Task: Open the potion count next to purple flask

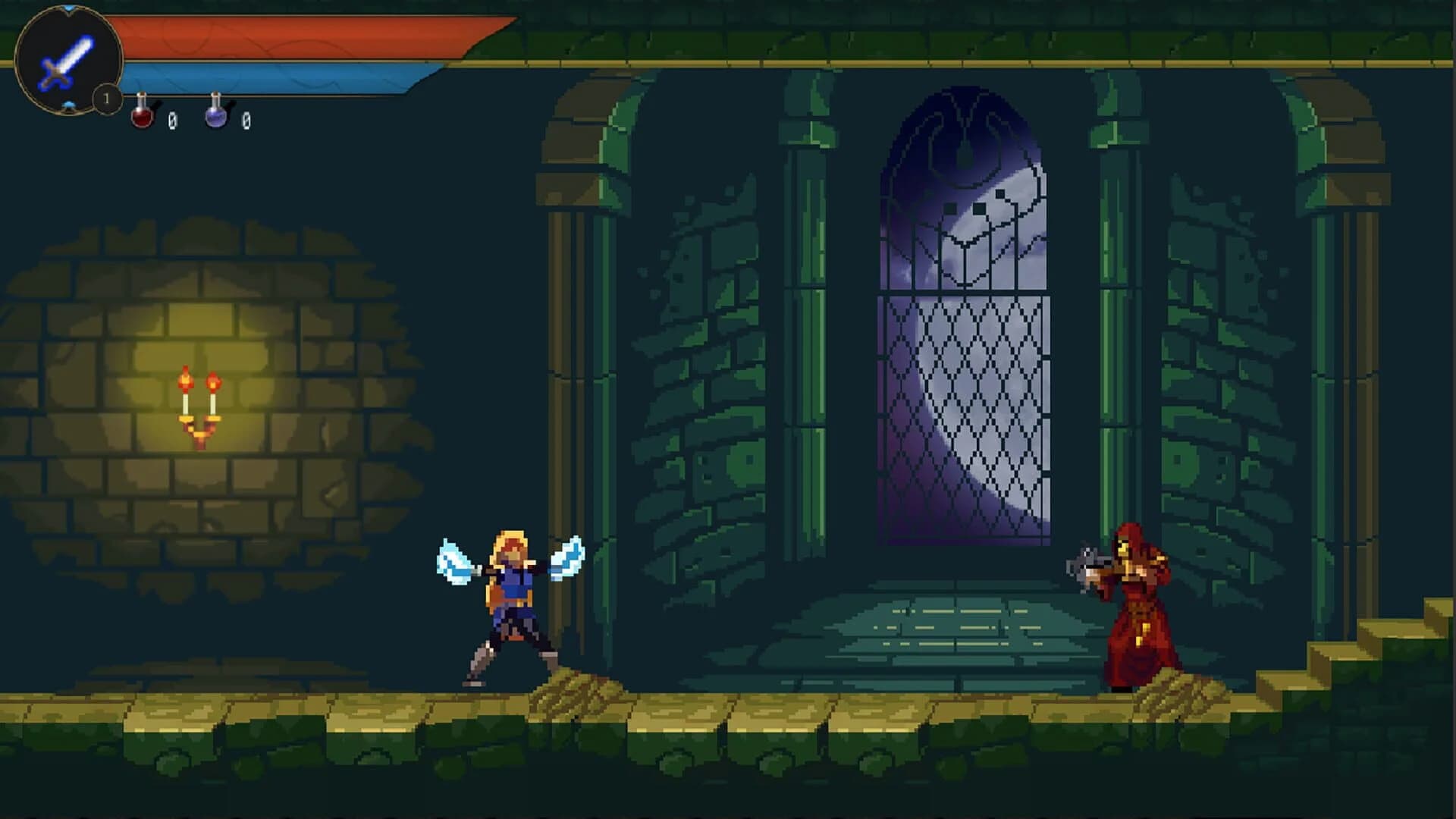Action: [x=248, y=120]
